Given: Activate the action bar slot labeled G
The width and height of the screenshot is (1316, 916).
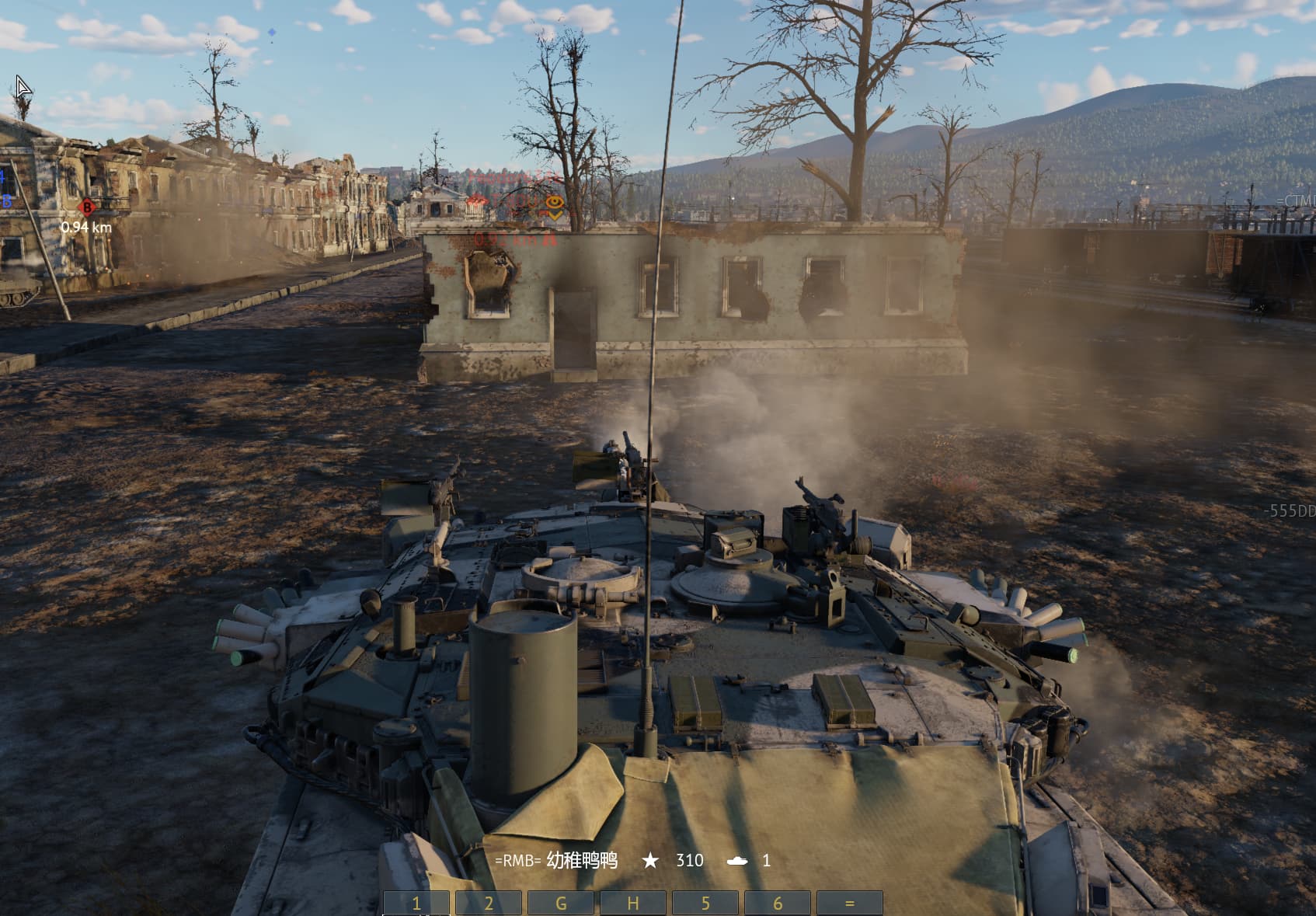Looking at the screenshot, I should point(561,904).
